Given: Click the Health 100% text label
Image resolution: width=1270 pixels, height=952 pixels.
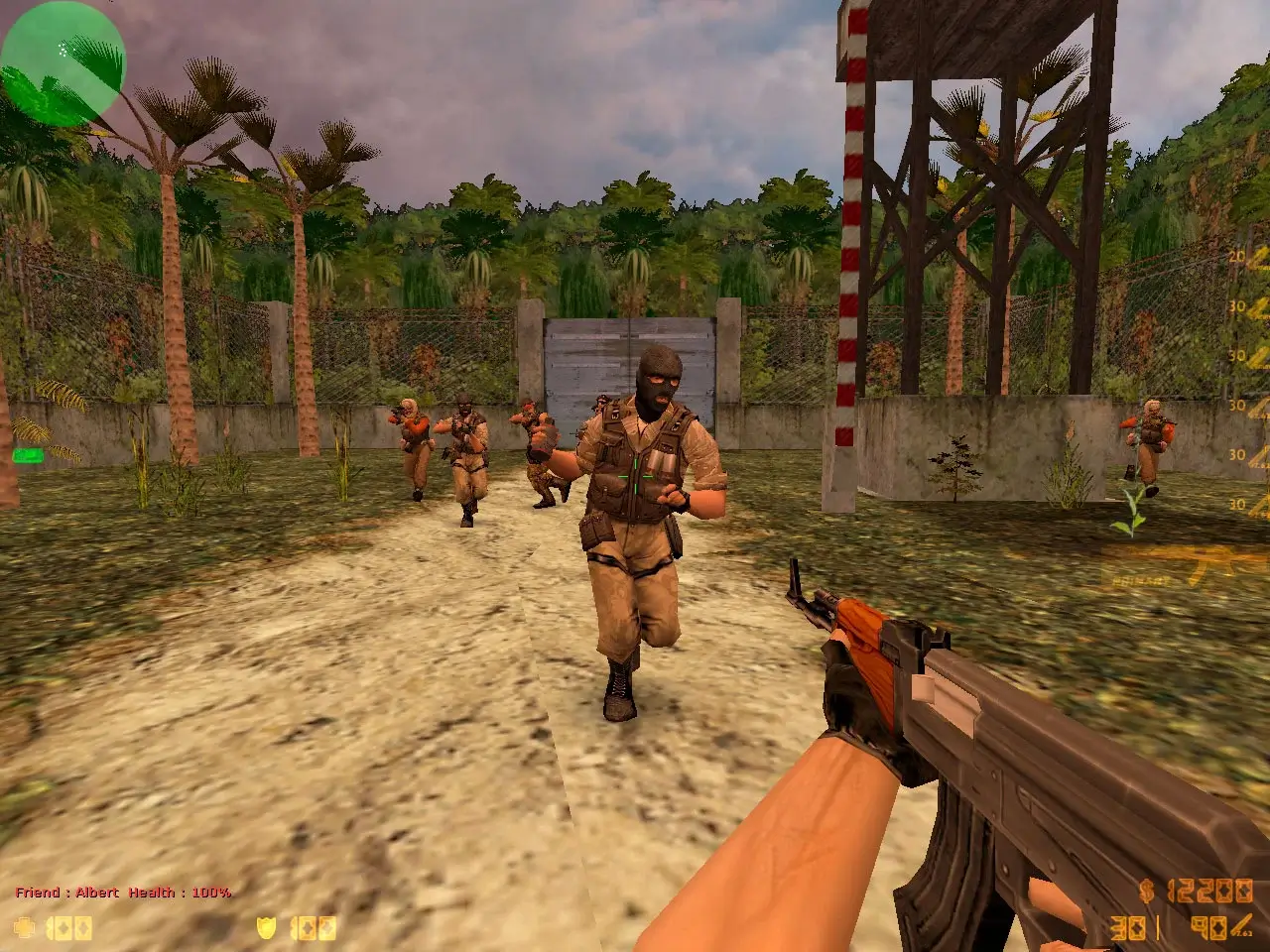Looking at the screenshot, I should [x=179, y=892].
